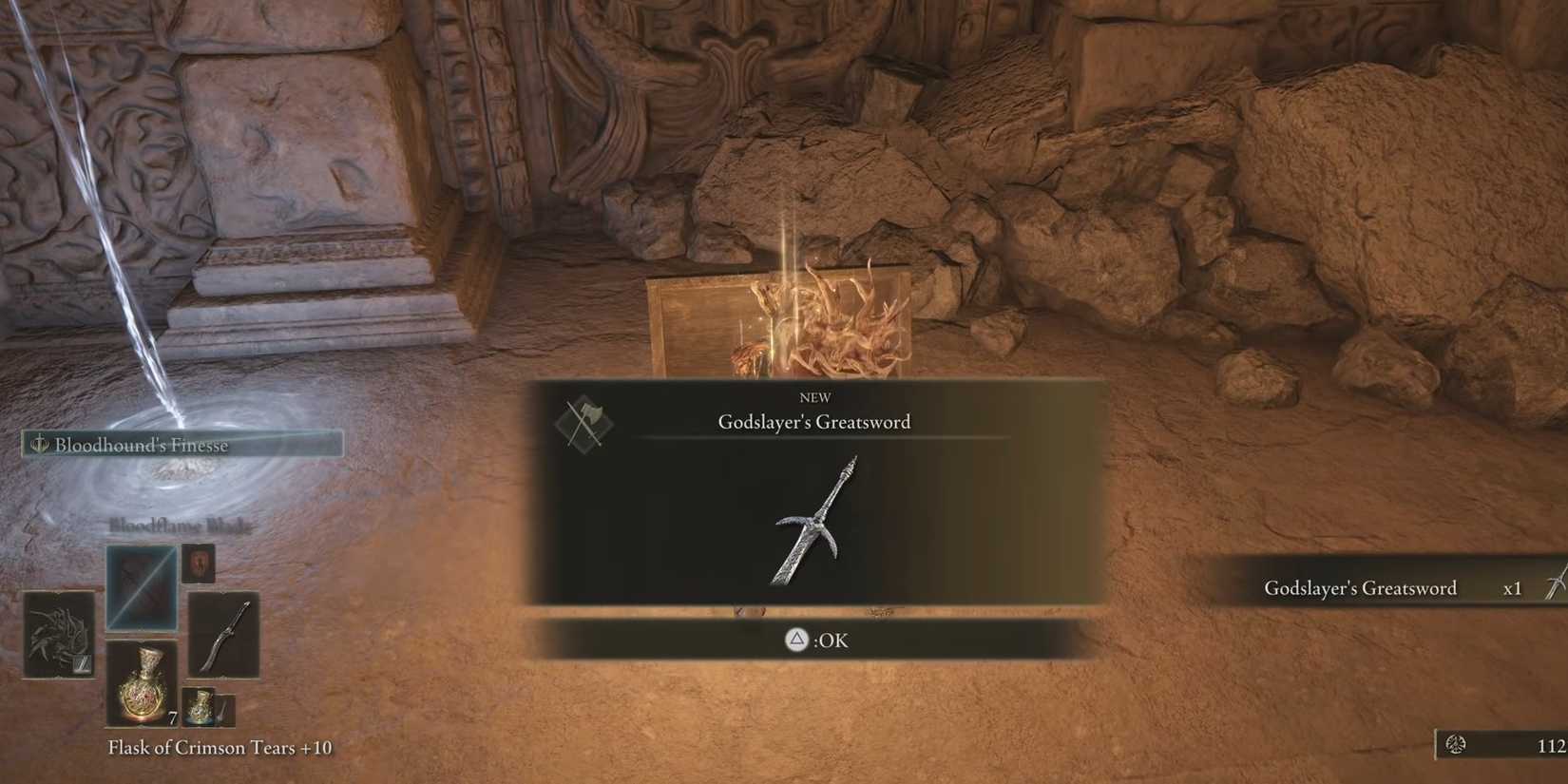This screenshot has width=1568, height=784.
Task: Expand the Godslayer's Greatsword x1 notification row
Action: [1359, 588]
